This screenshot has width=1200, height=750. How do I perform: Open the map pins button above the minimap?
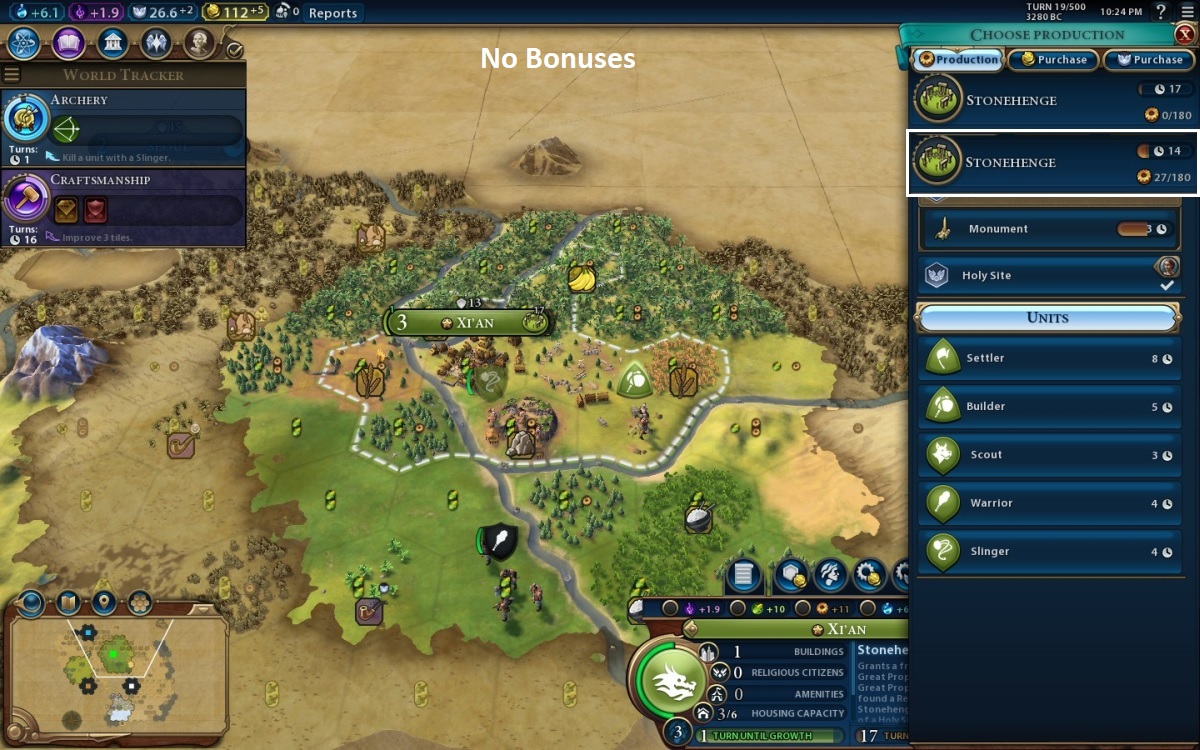point(104,602)
